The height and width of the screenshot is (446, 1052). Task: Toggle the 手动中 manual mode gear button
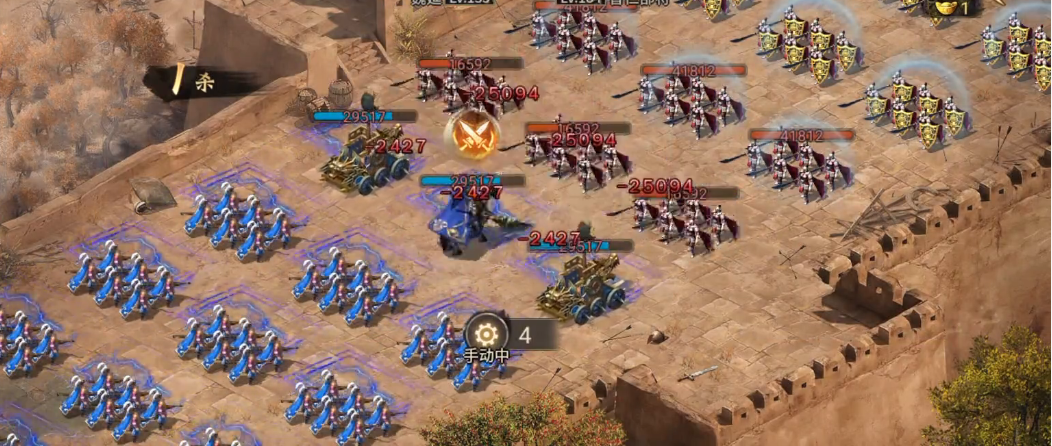[x=487, y=334]
